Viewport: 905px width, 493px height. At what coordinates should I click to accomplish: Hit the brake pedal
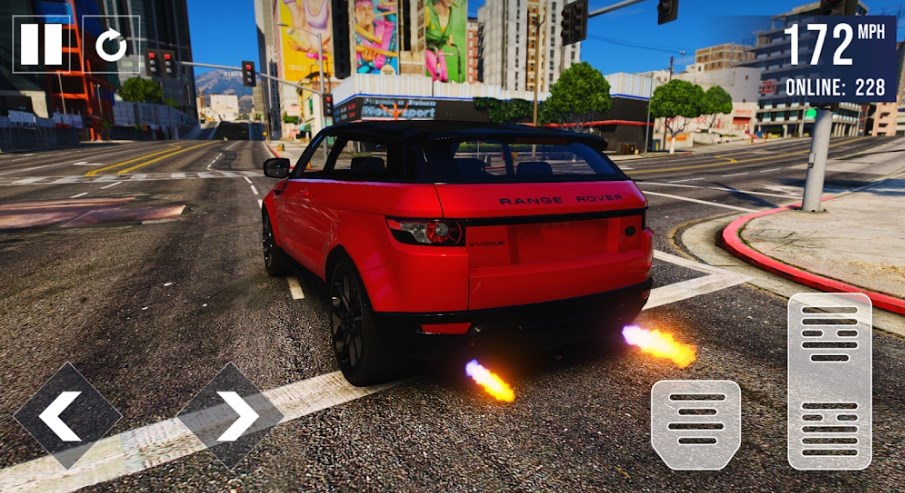696,424
